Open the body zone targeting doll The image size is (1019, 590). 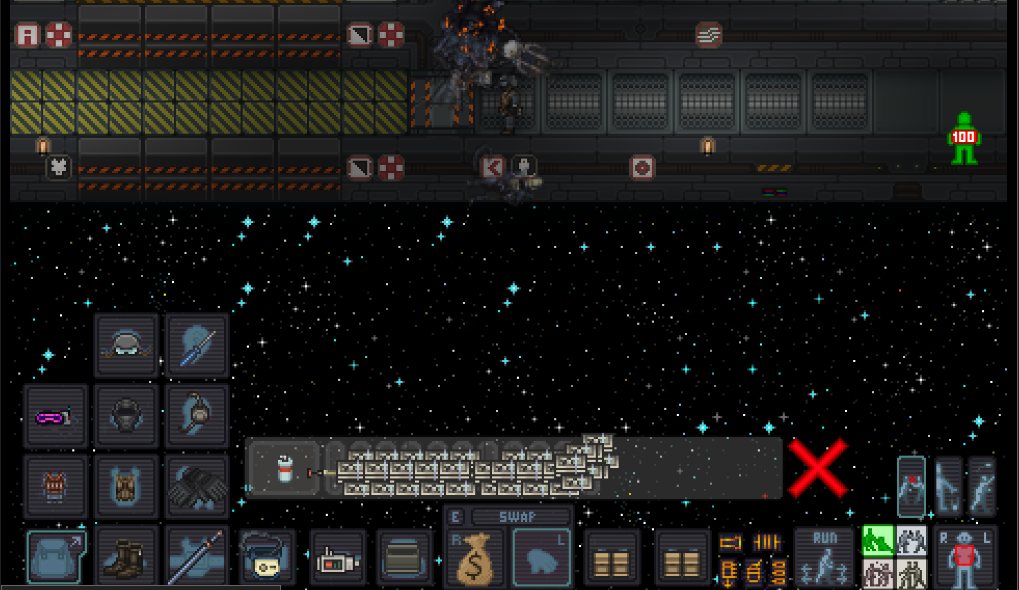[x=964, y=558]
